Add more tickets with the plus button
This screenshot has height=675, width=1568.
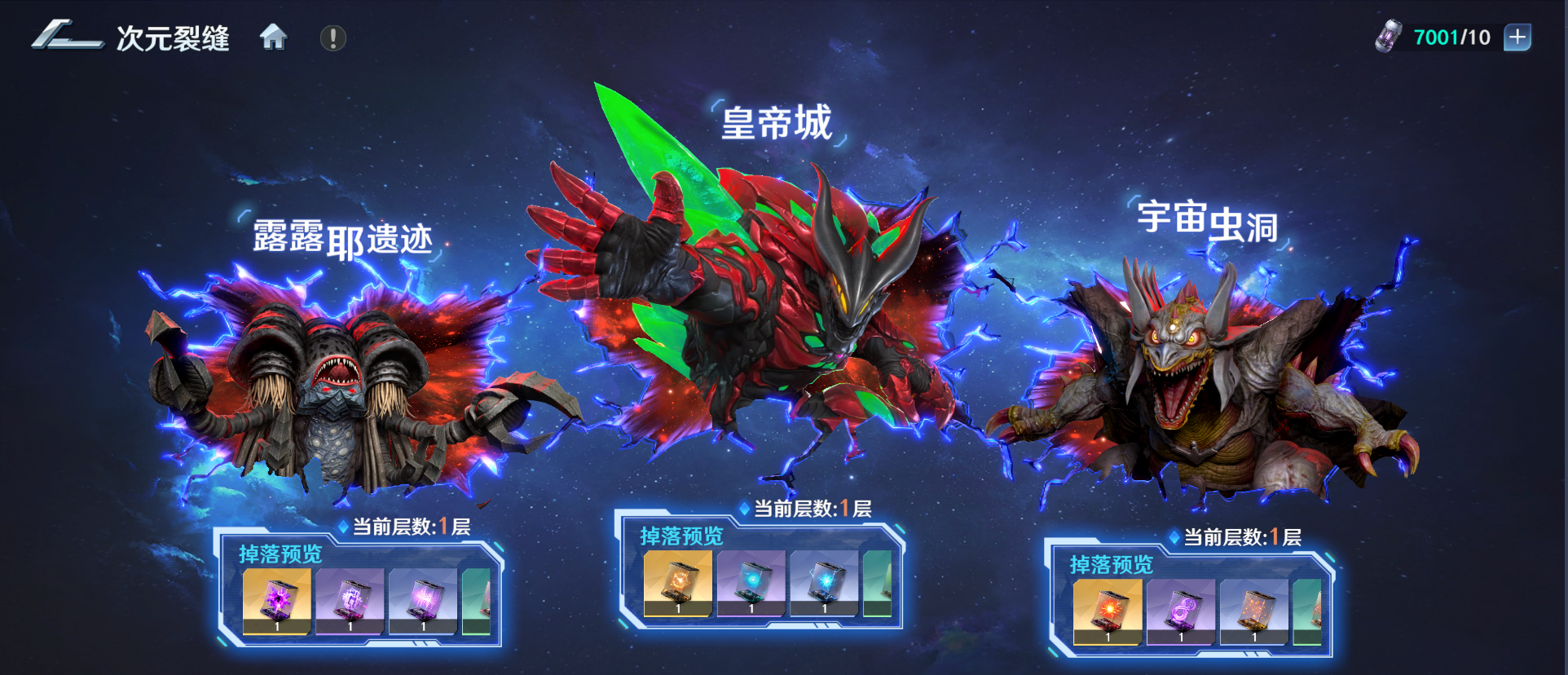1517,37
